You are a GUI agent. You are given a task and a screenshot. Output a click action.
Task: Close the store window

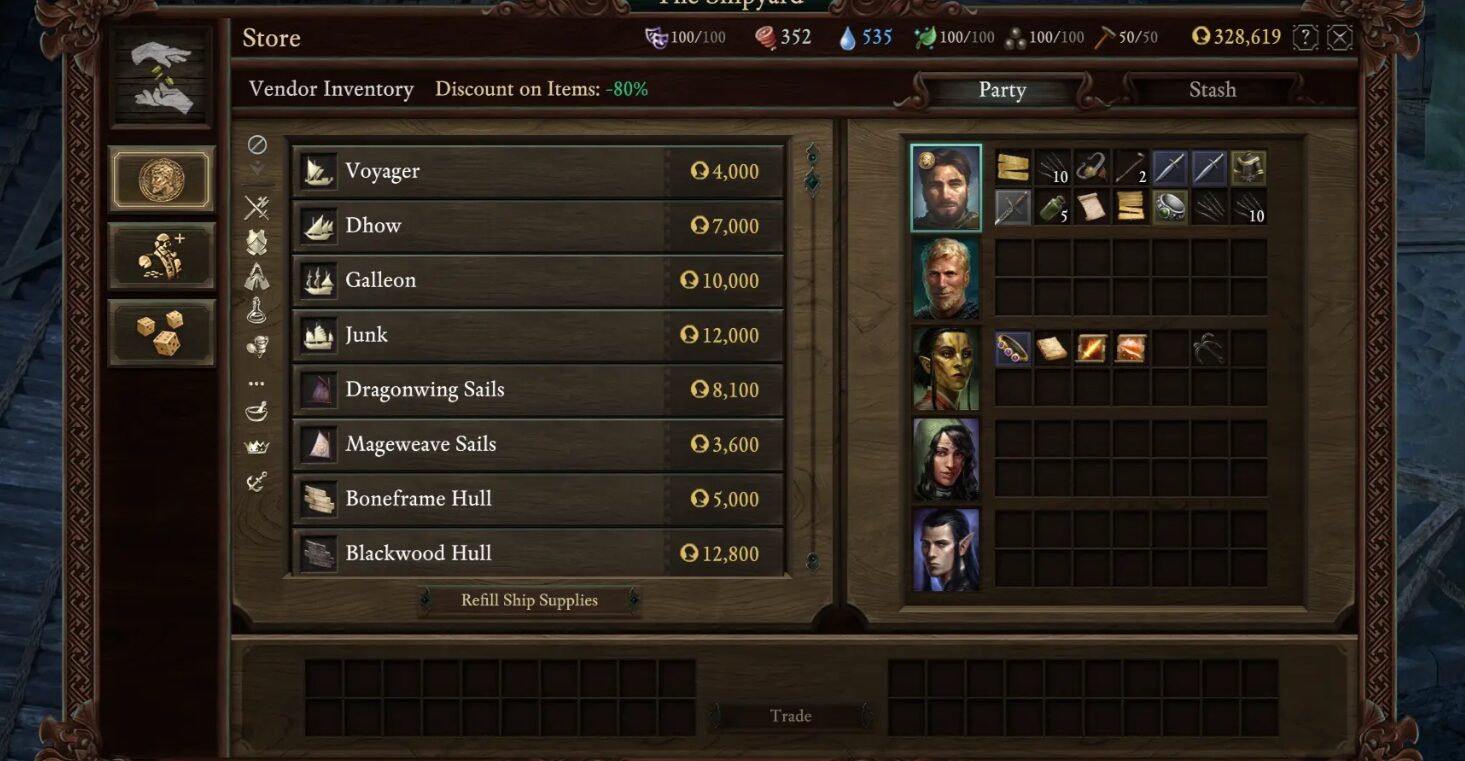click(x=1340, y=38)
